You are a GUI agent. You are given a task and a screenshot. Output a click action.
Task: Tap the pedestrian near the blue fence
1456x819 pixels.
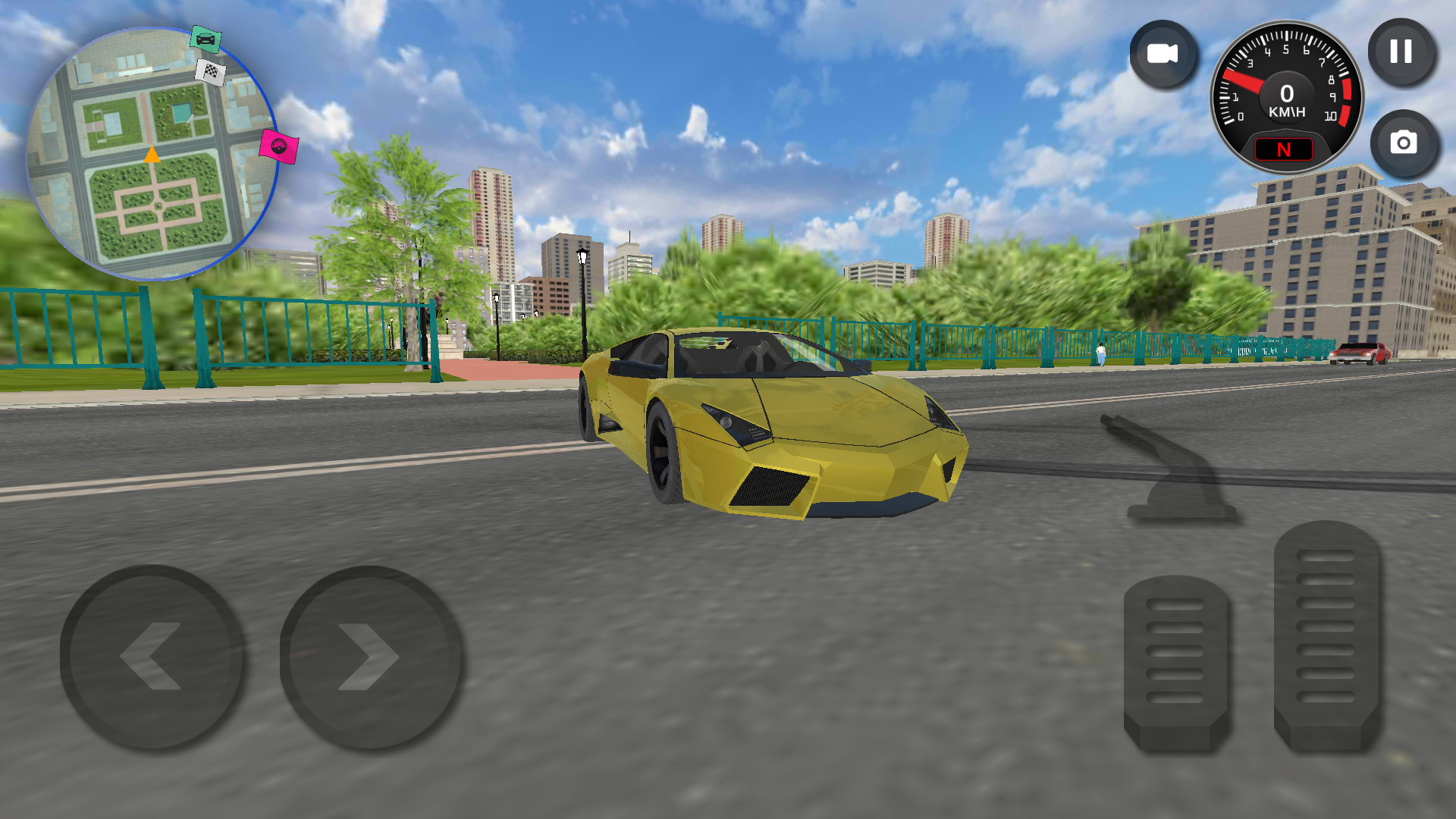coord(1100,353)
